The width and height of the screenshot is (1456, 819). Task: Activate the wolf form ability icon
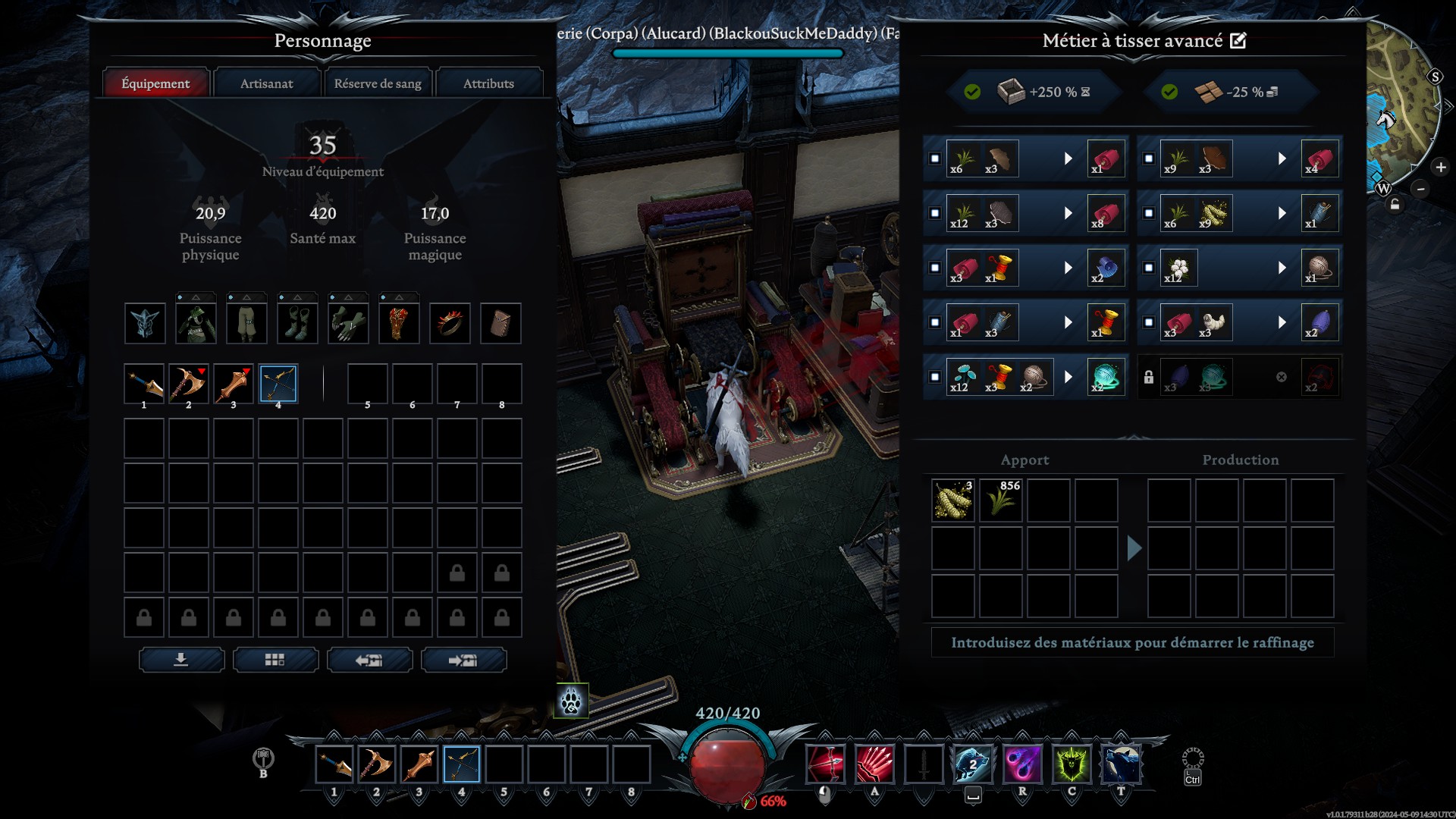[571, 701]
